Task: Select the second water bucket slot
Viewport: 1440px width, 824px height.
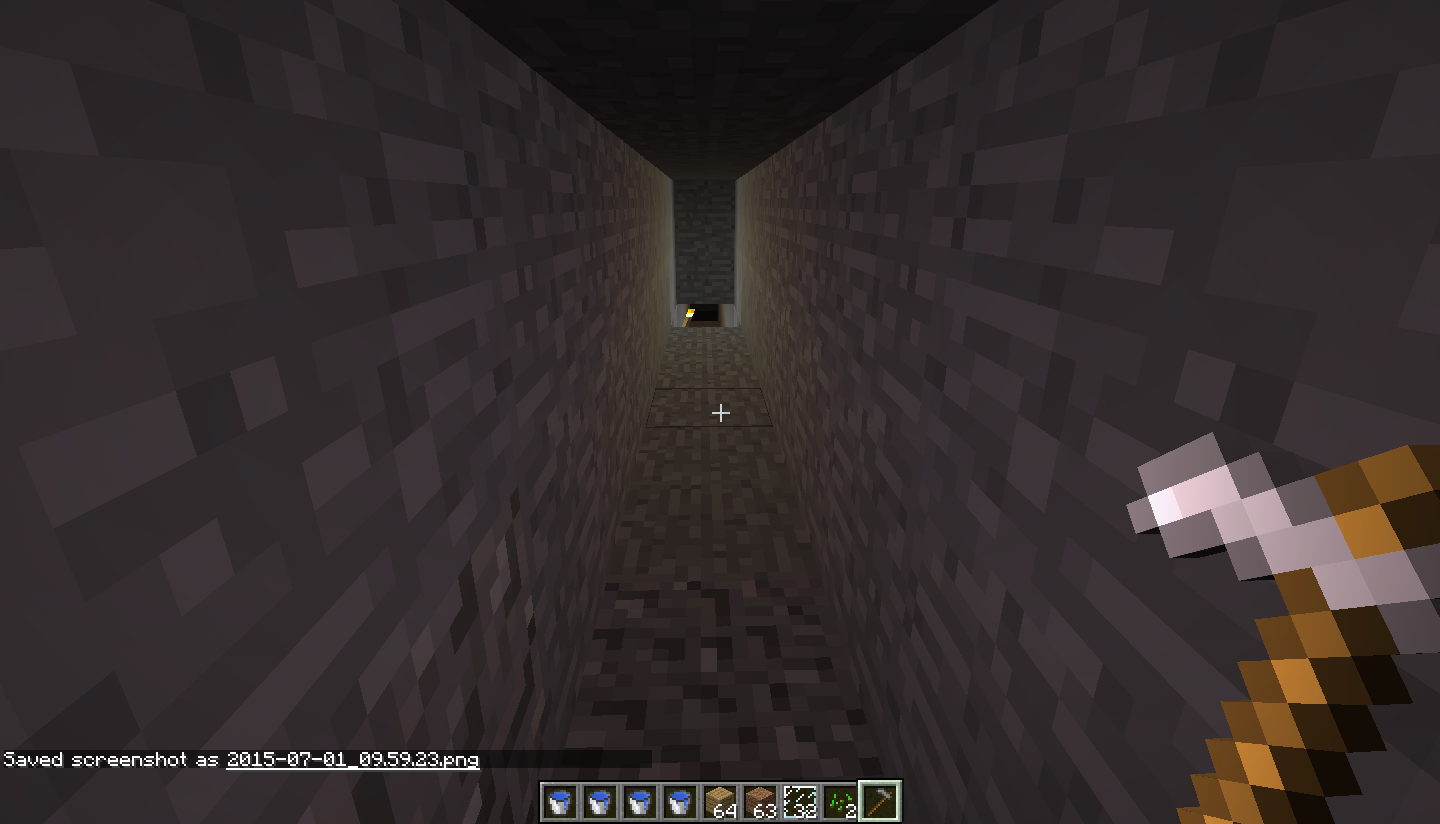Action: point(600,800)
